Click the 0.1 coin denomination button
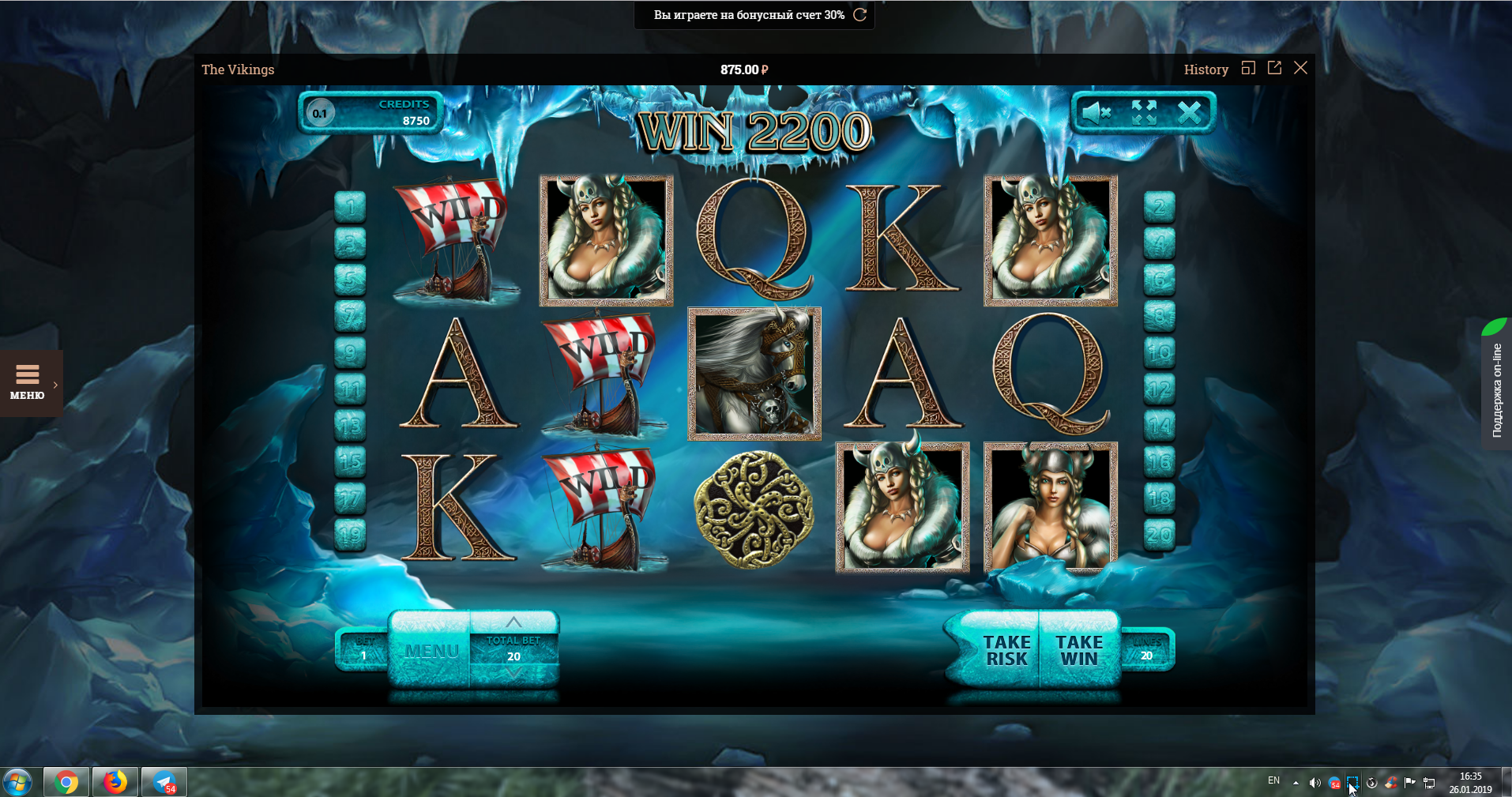This screenshot has width=1512, height=797. (320, 113)
